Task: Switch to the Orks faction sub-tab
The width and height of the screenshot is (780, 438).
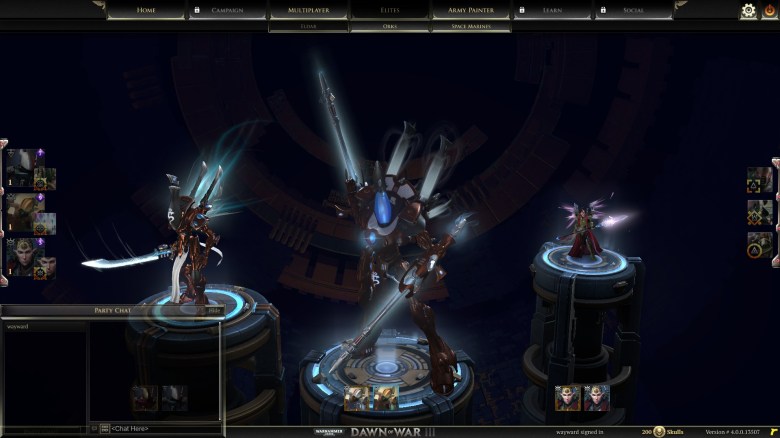Action: coord(389,27)
